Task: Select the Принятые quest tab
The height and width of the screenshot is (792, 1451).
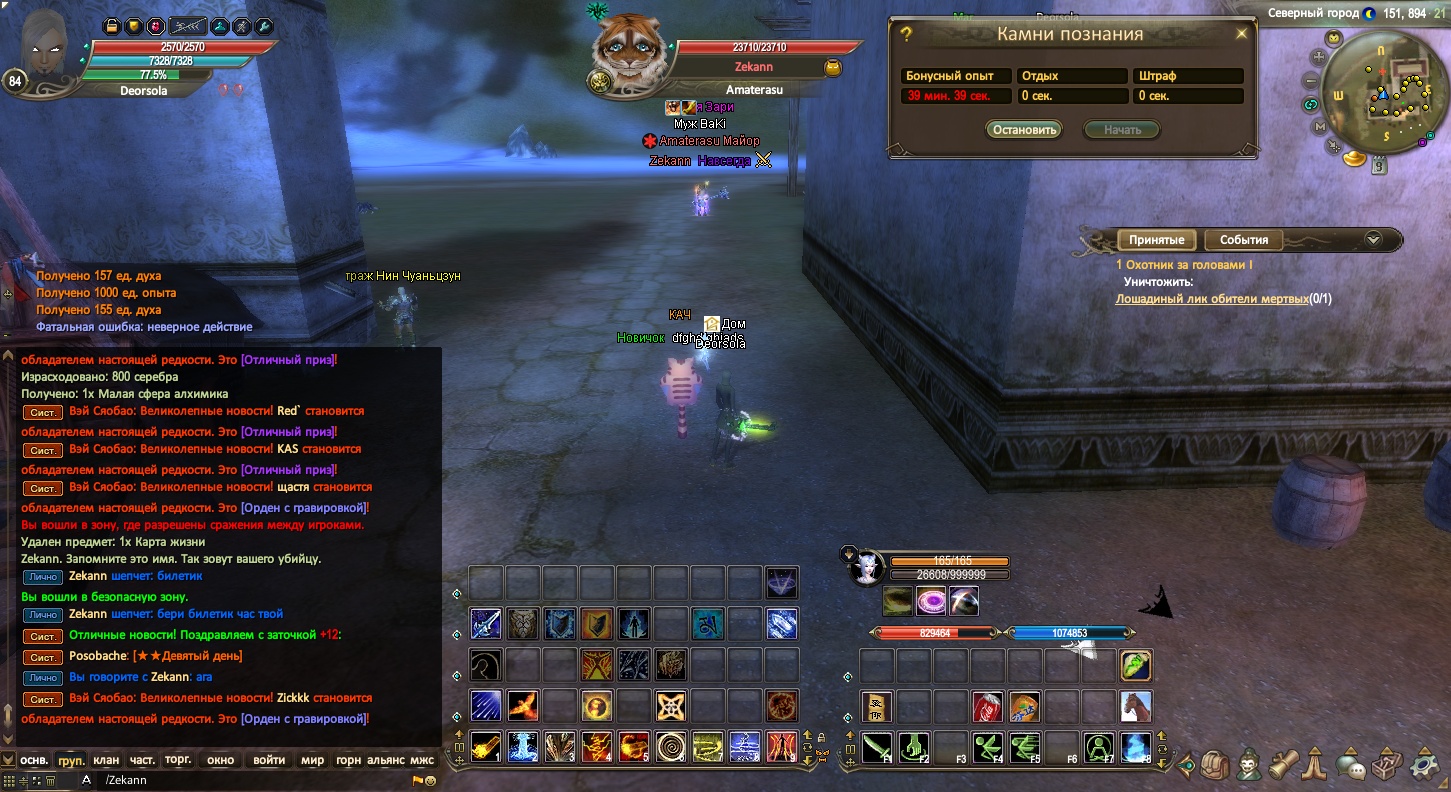Action: pyautogui.click(x=1156, y=240)
